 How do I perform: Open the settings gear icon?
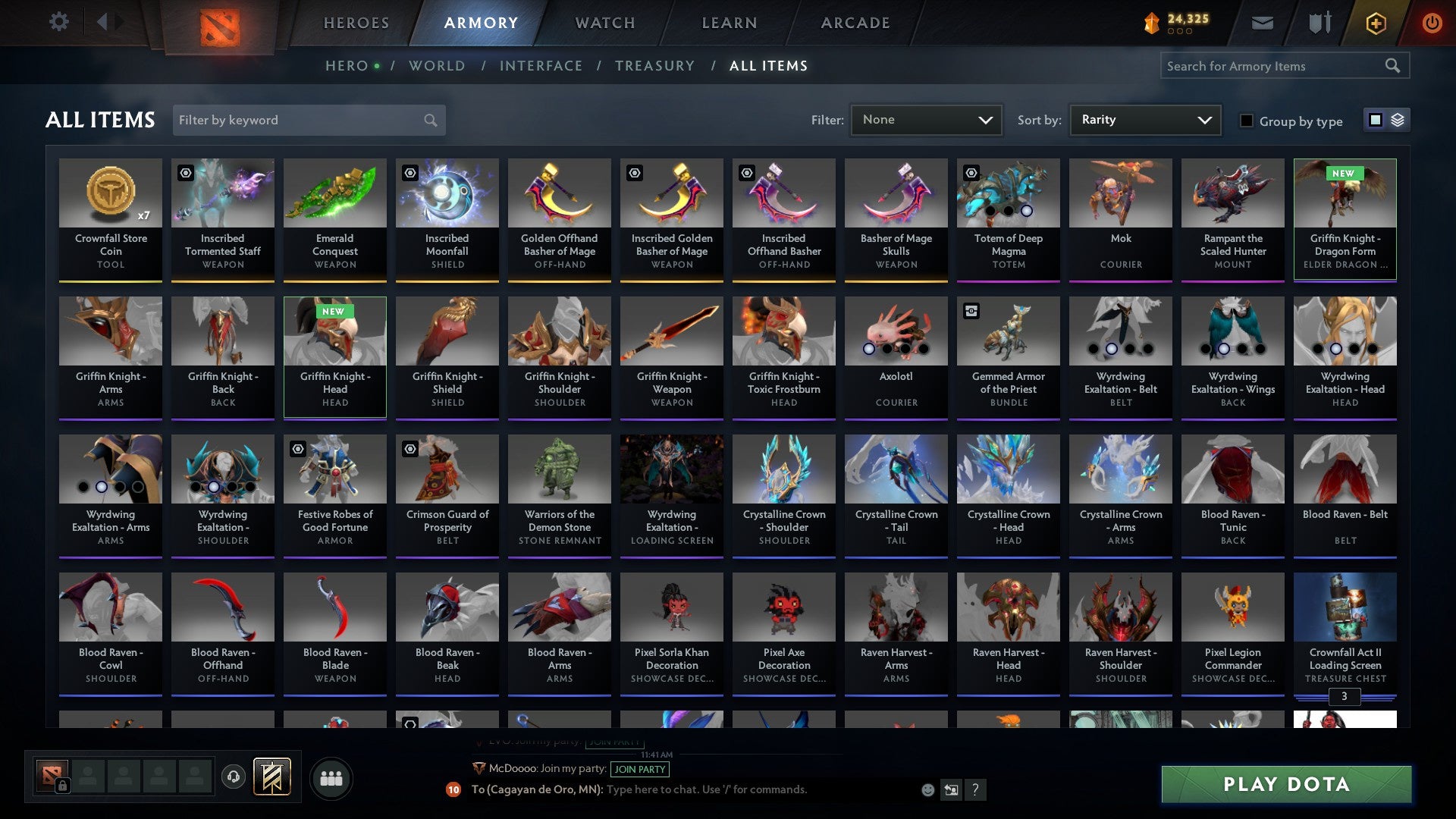58,22
